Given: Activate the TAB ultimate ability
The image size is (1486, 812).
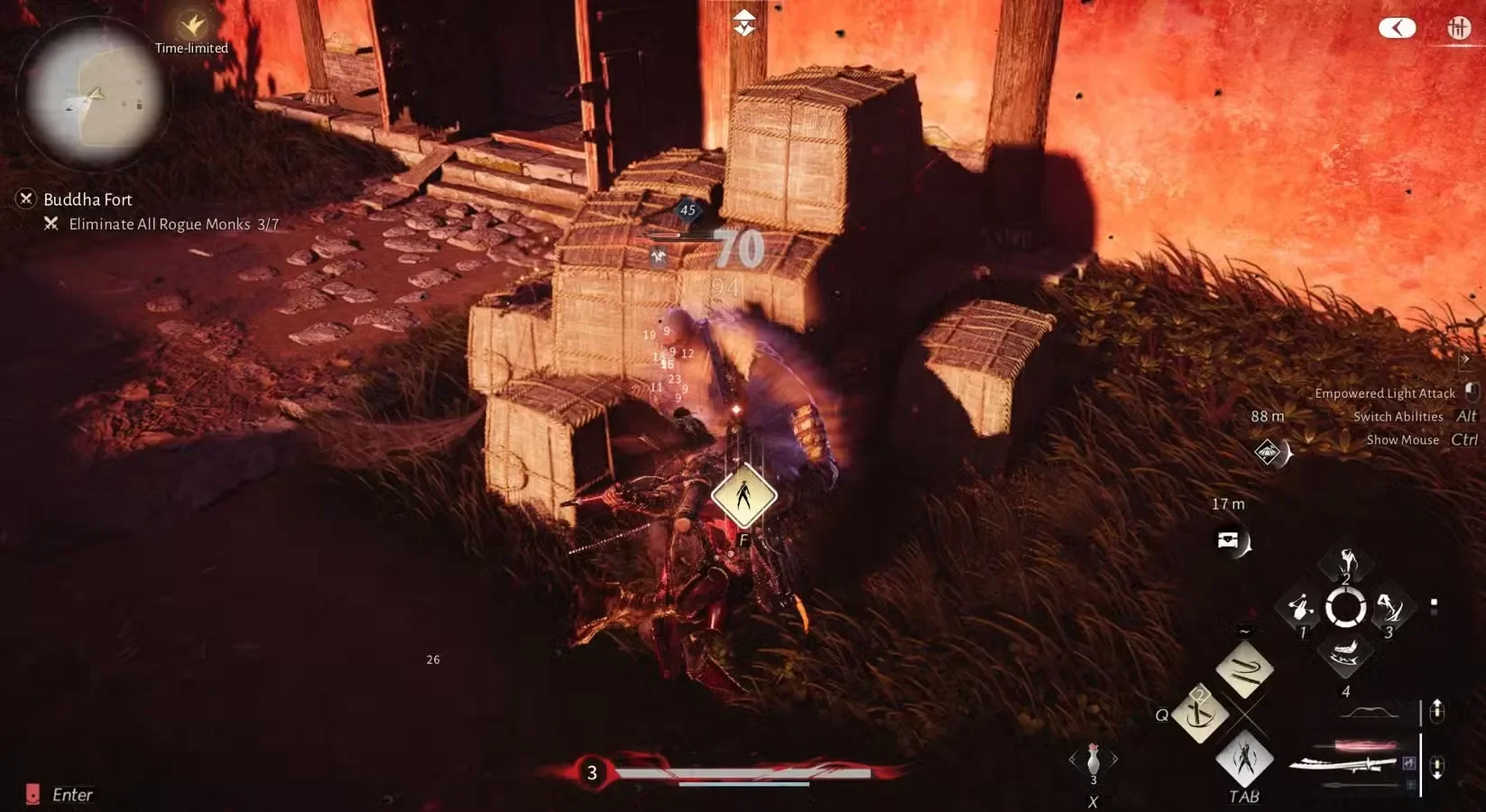Looking at the screenshot, I should coord(1244,761).
